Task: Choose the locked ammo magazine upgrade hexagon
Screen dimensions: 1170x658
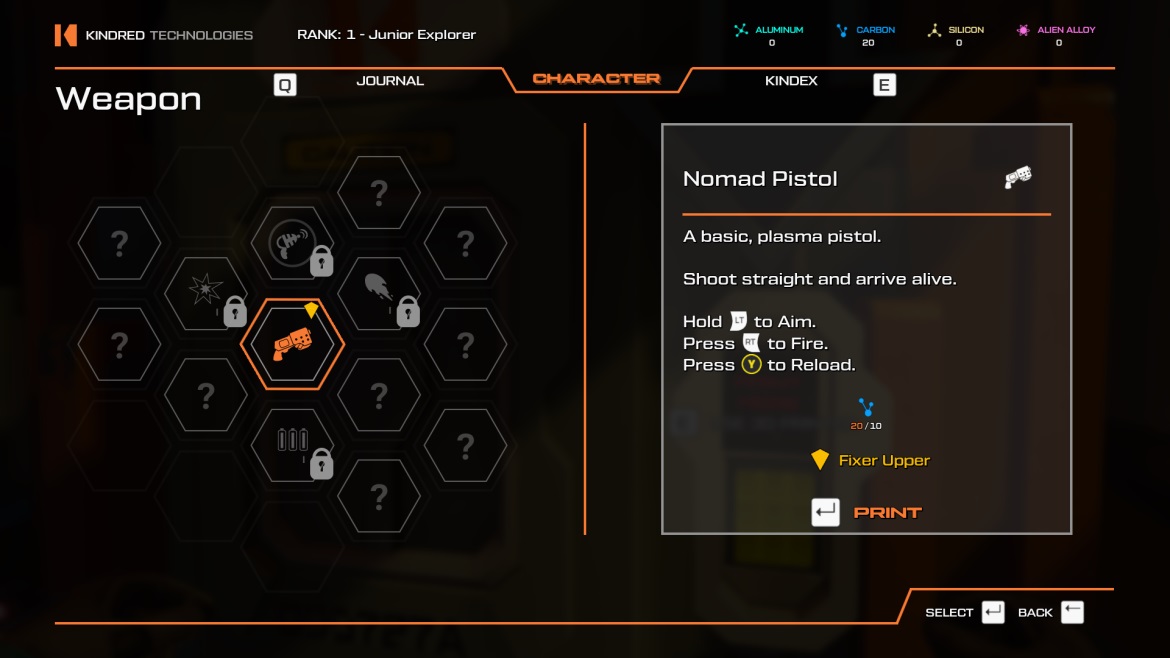Action: pyautogui.click(x=292, y=443)
